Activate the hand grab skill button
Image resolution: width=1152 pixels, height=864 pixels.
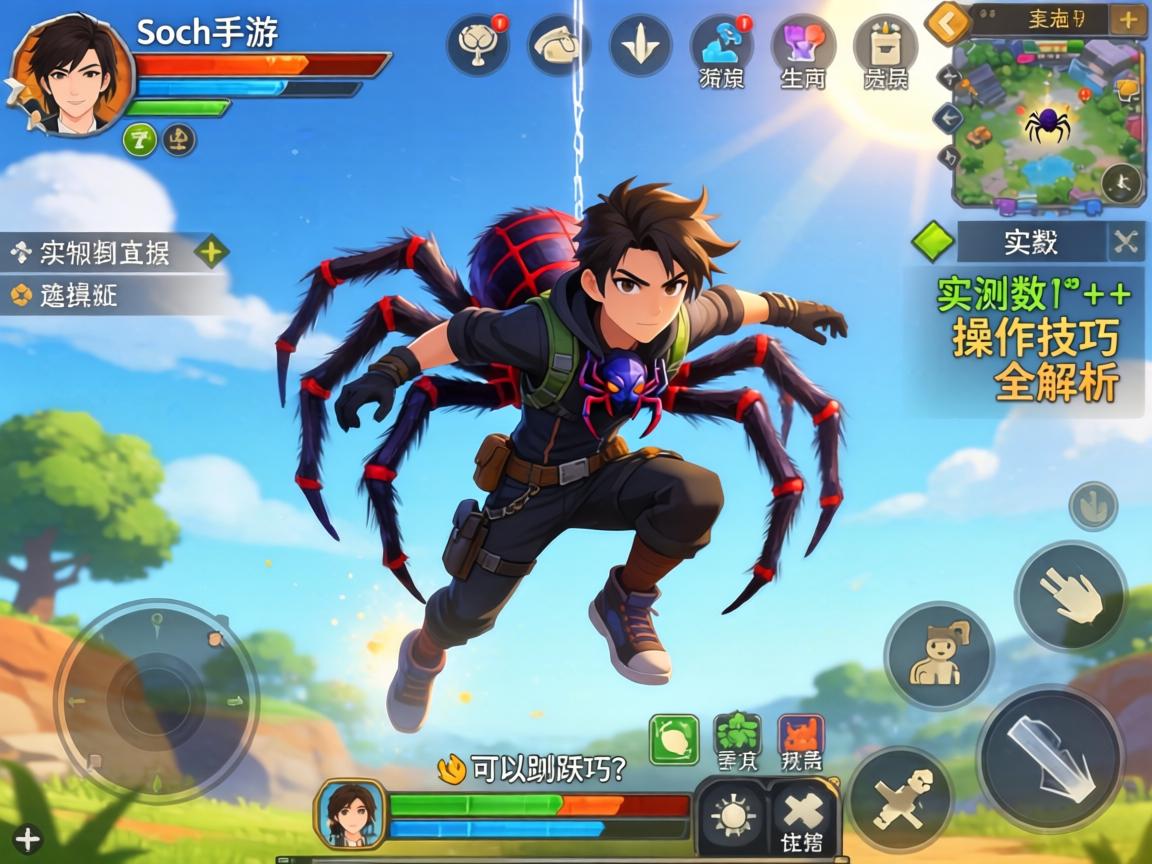click(x=1071, y=596)
